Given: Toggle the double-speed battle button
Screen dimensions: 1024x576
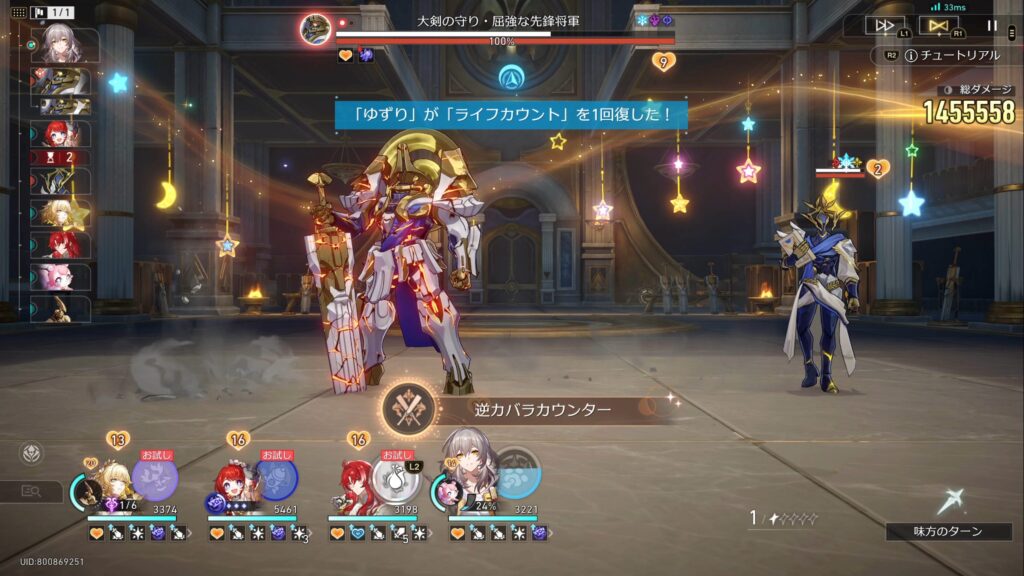Looking at the screenshot, I should coord(885,26).
